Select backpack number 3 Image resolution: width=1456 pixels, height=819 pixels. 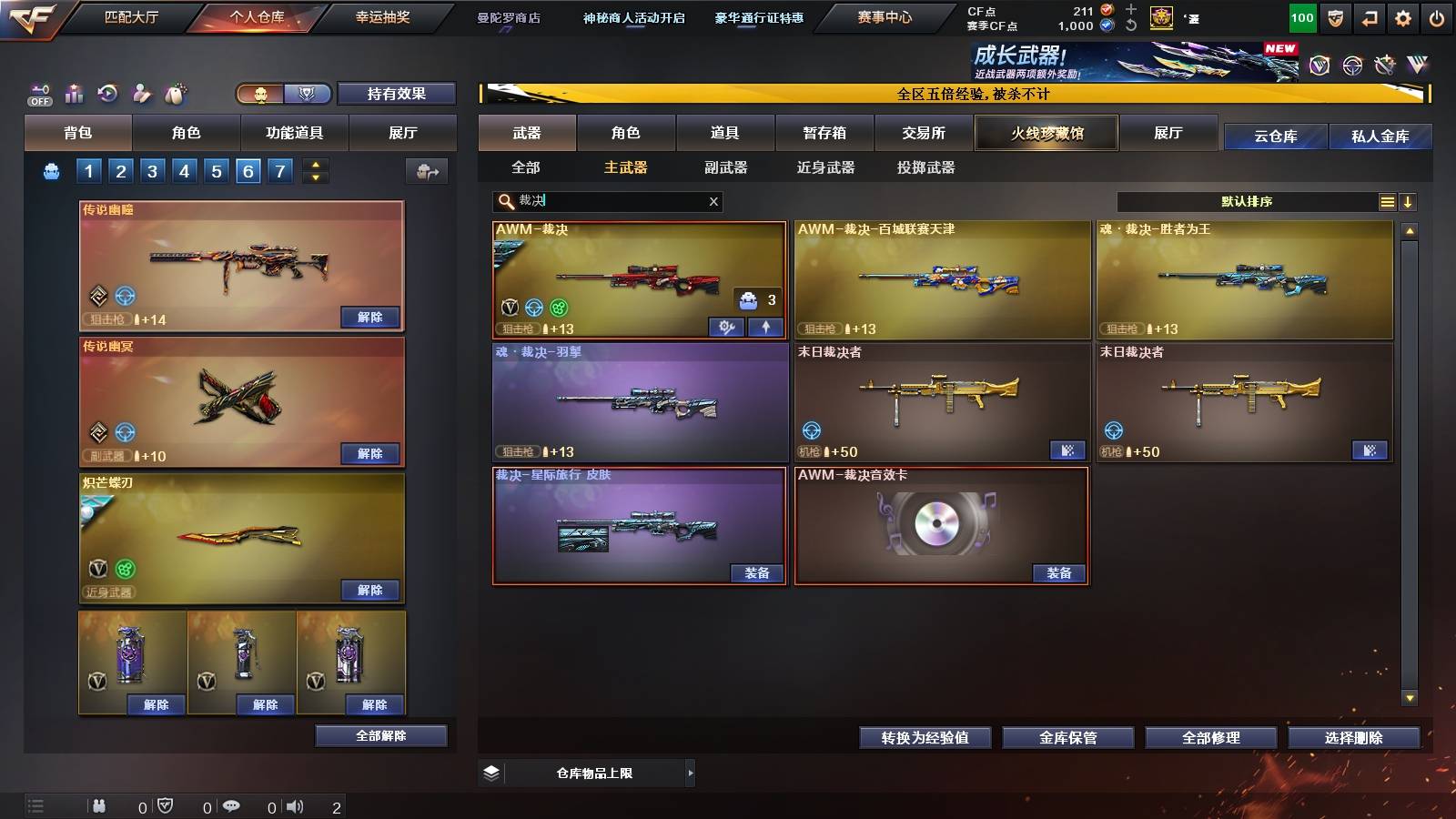point(152,169)
